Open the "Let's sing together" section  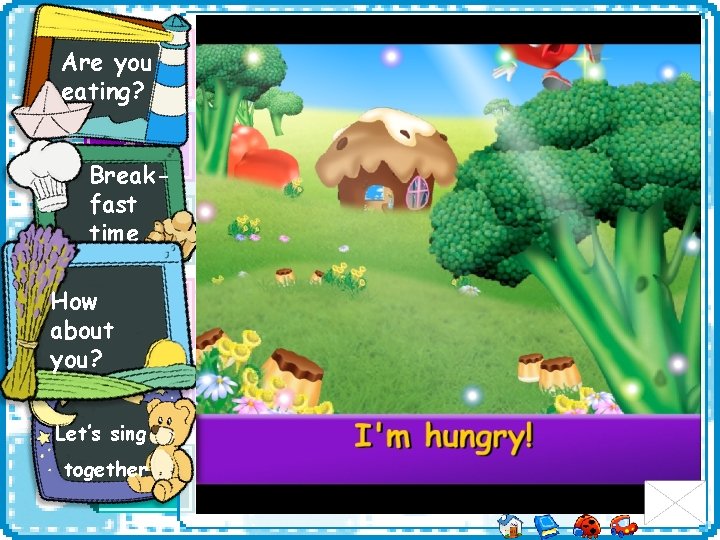(x=100, y=452)
